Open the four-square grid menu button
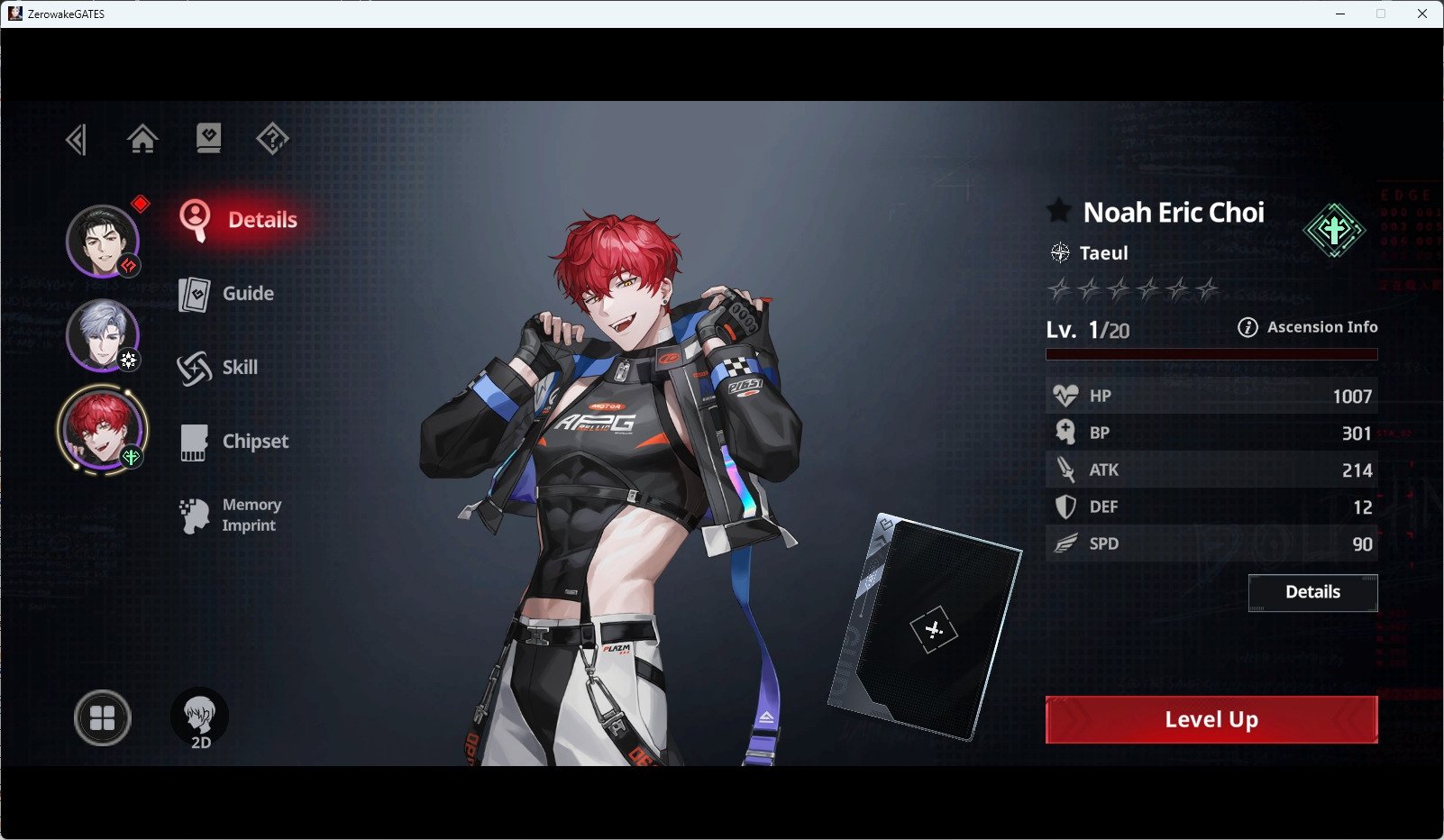This screenshot has width=1444, height=840. coord(102,718)
